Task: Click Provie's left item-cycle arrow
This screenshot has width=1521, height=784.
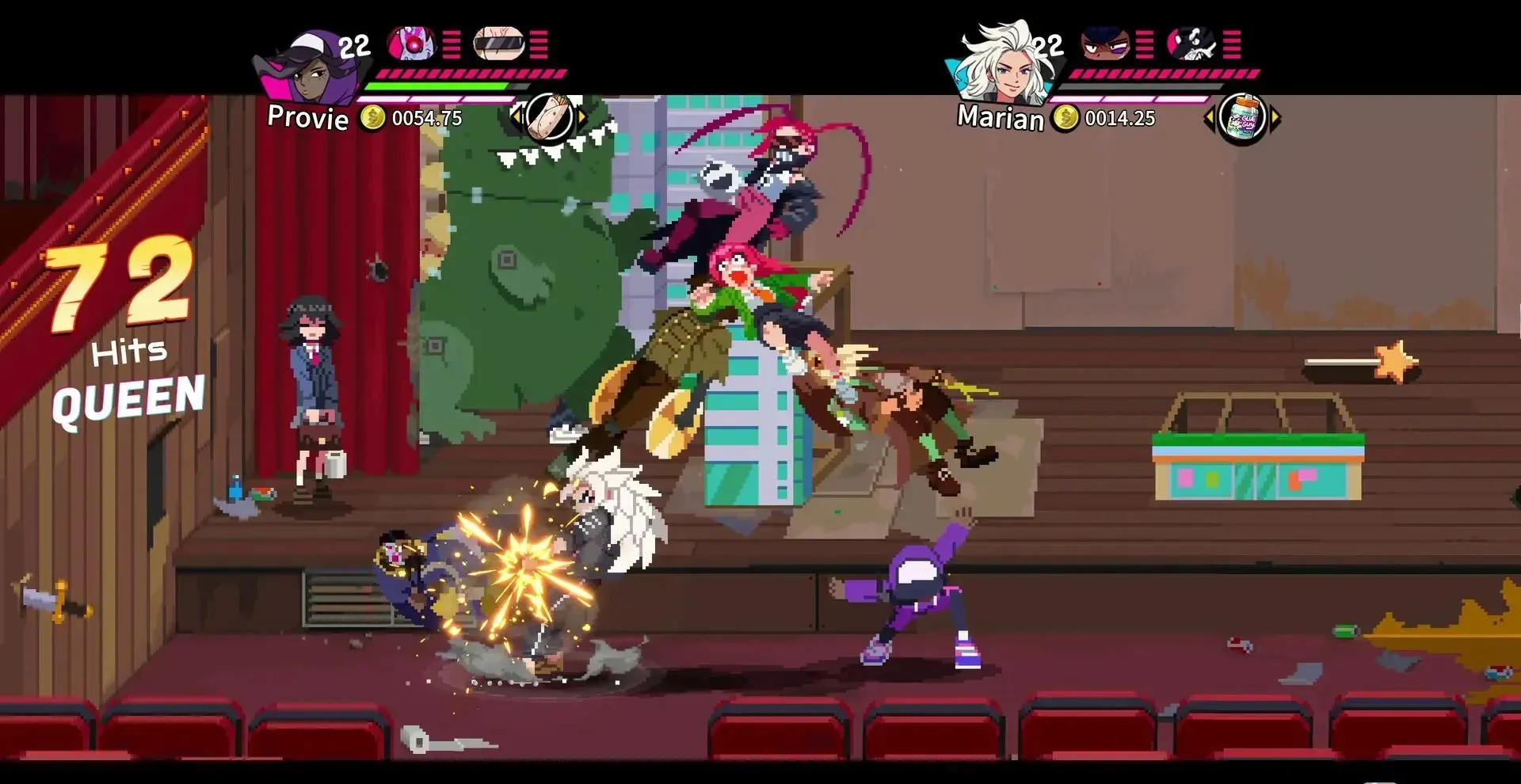Action: click(x=517, y=118)
